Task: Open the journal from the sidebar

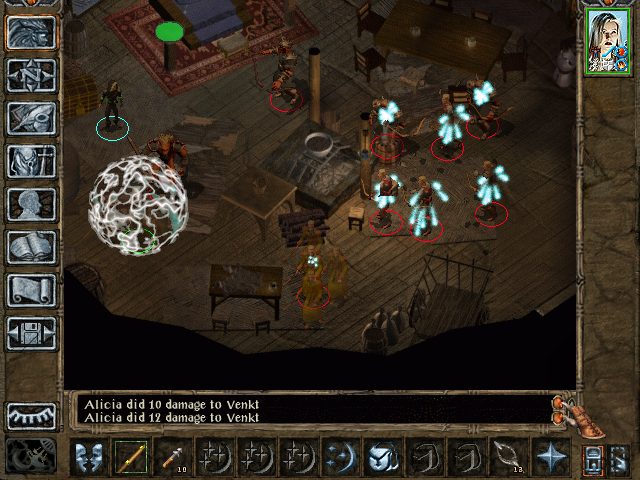Action: [32, 118]
